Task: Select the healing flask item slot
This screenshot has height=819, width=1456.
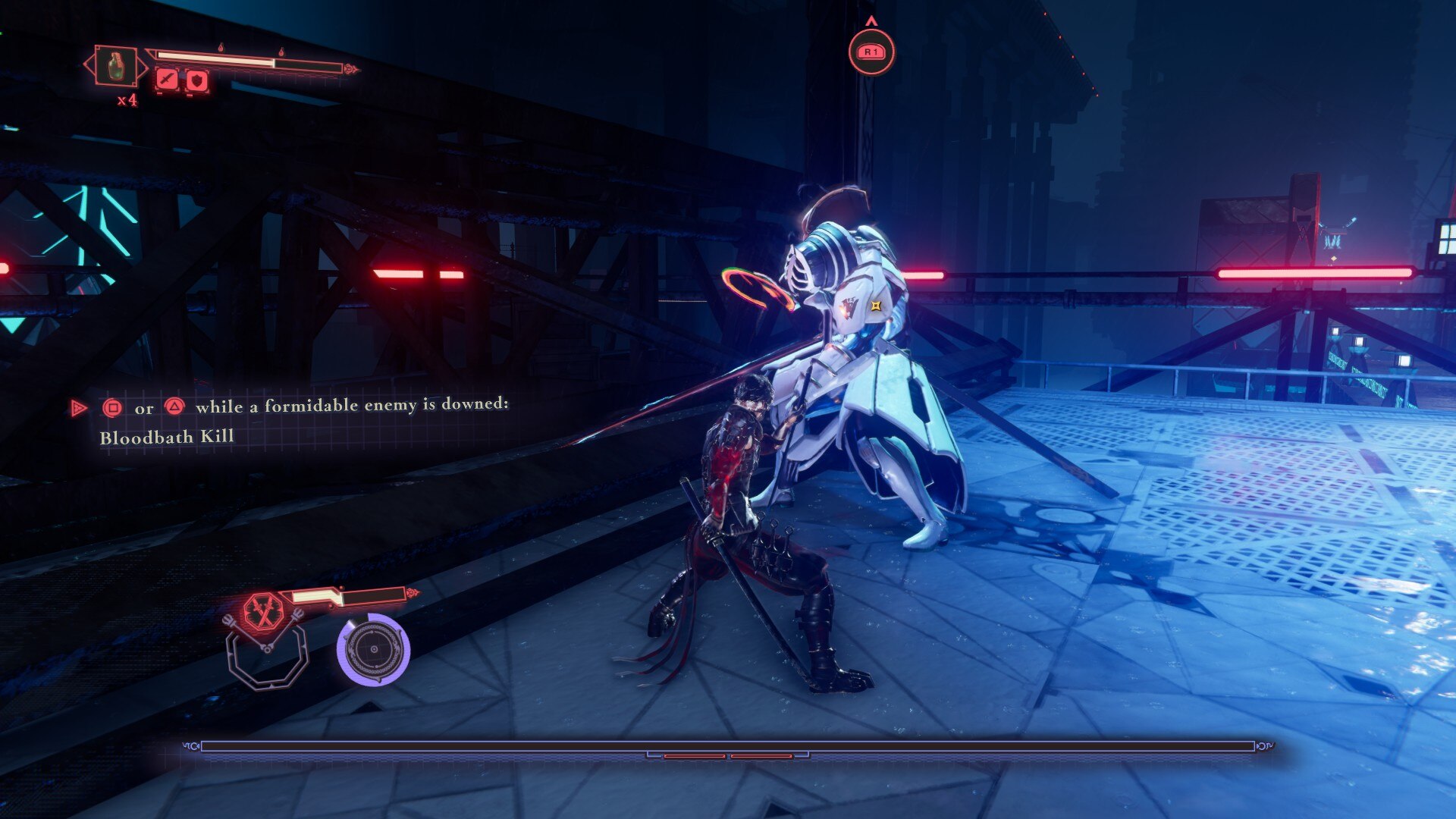Action: pyautogui.click(x=115, y=66)
